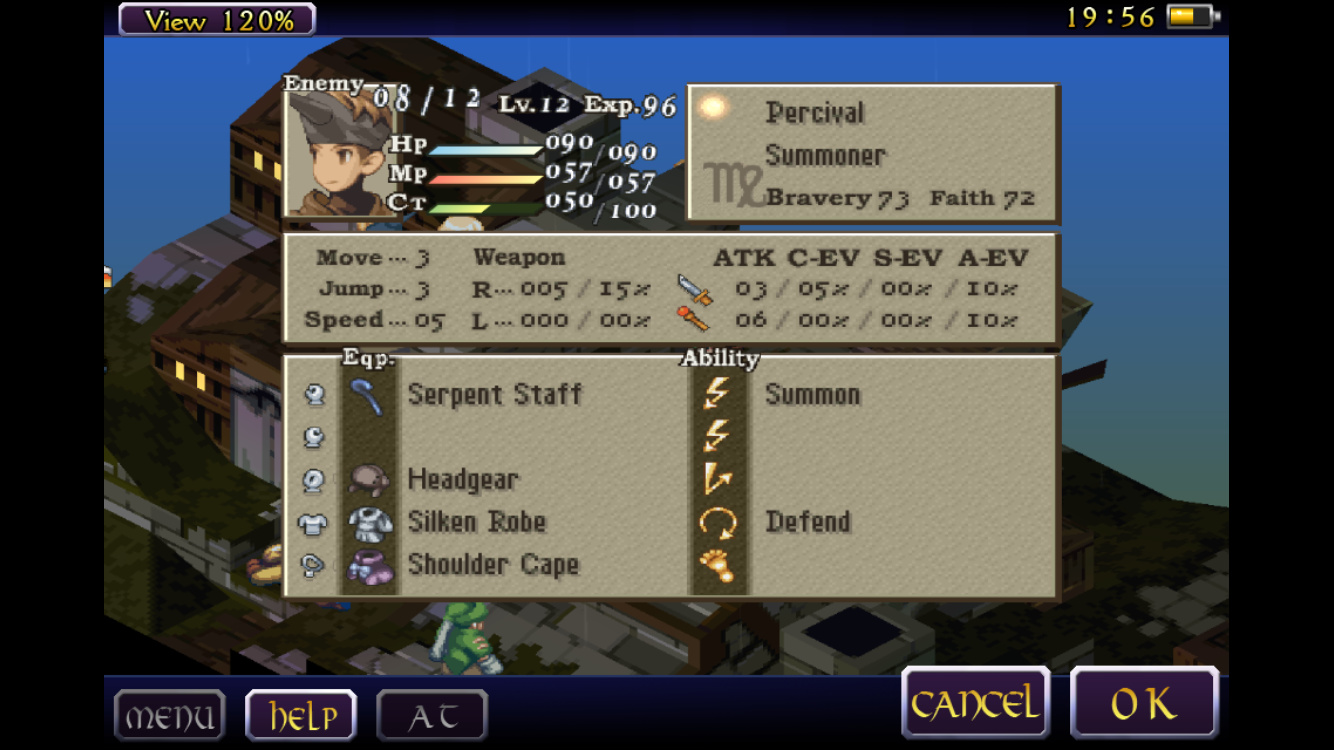Choose the Defend support ability

[807, 522]
